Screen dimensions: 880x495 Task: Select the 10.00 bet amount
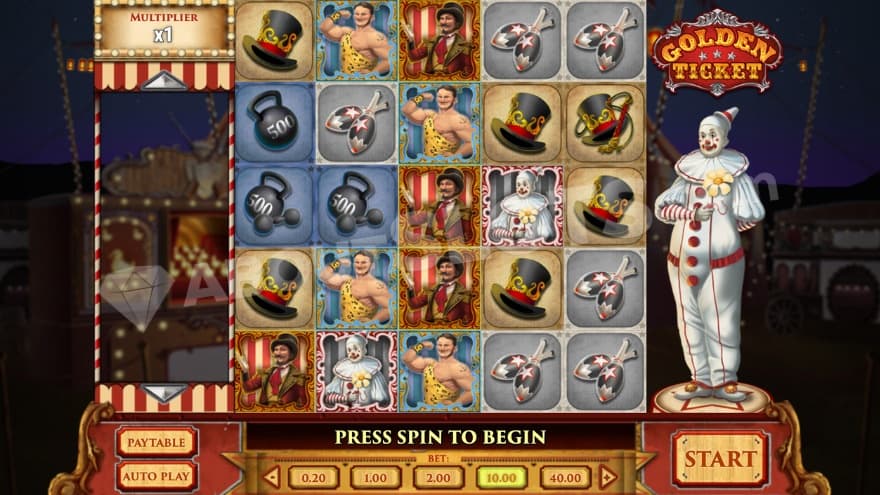pos(502,477)
